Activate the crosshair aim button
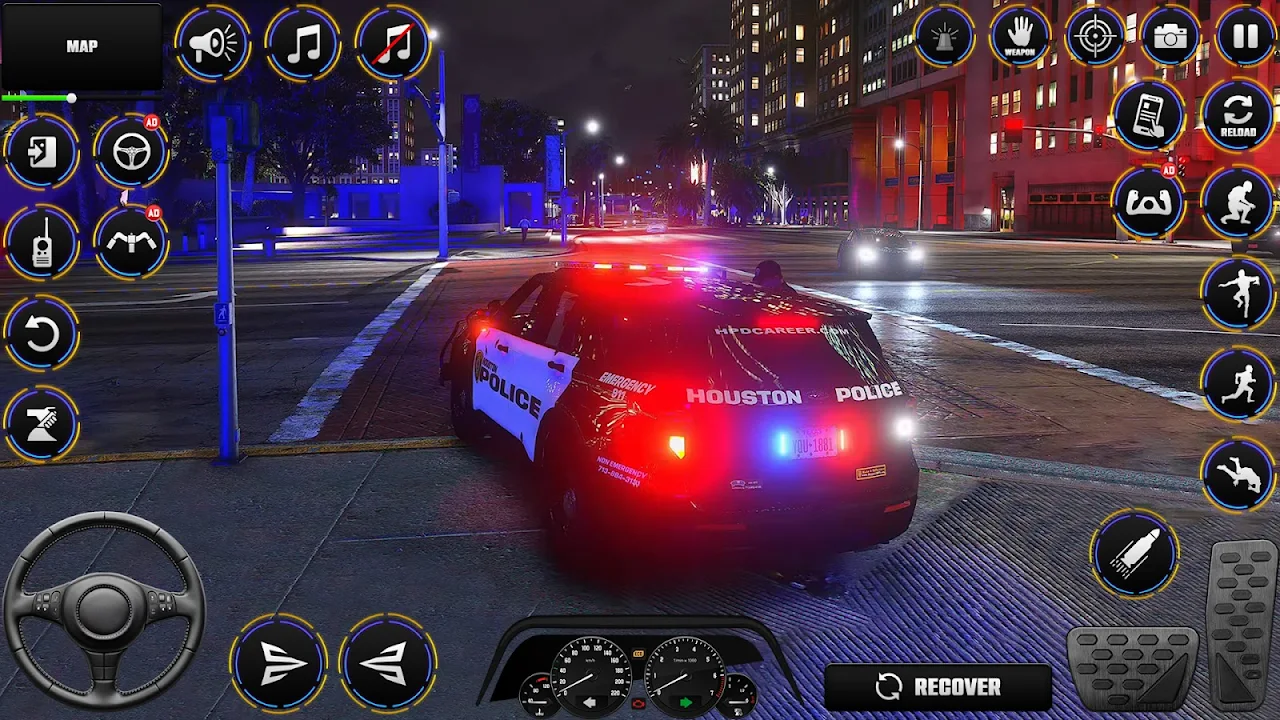The image size is (1280, 720). [x=1095, y=37]
